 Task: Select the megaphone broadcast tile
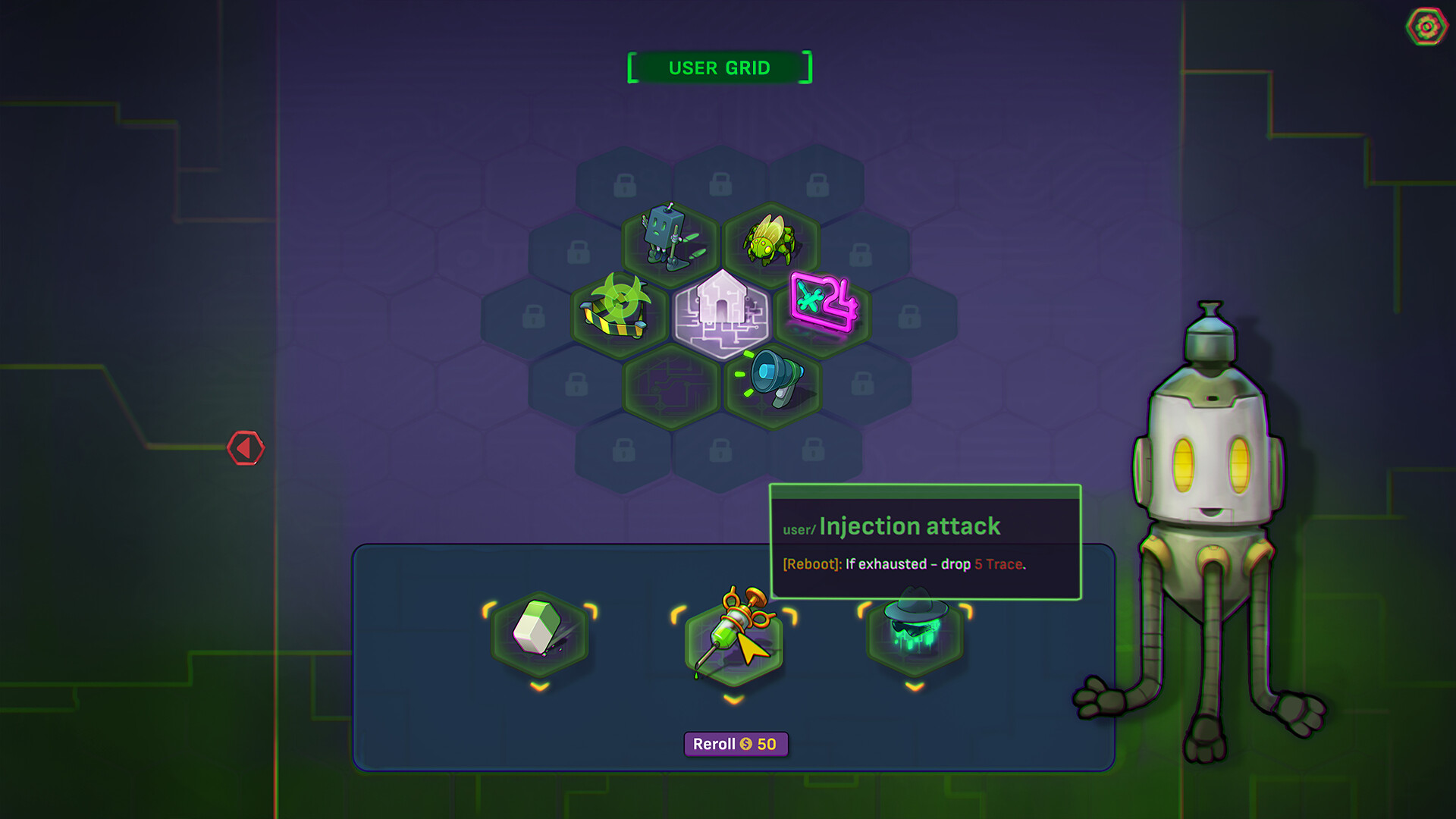(x=772, y=379)
